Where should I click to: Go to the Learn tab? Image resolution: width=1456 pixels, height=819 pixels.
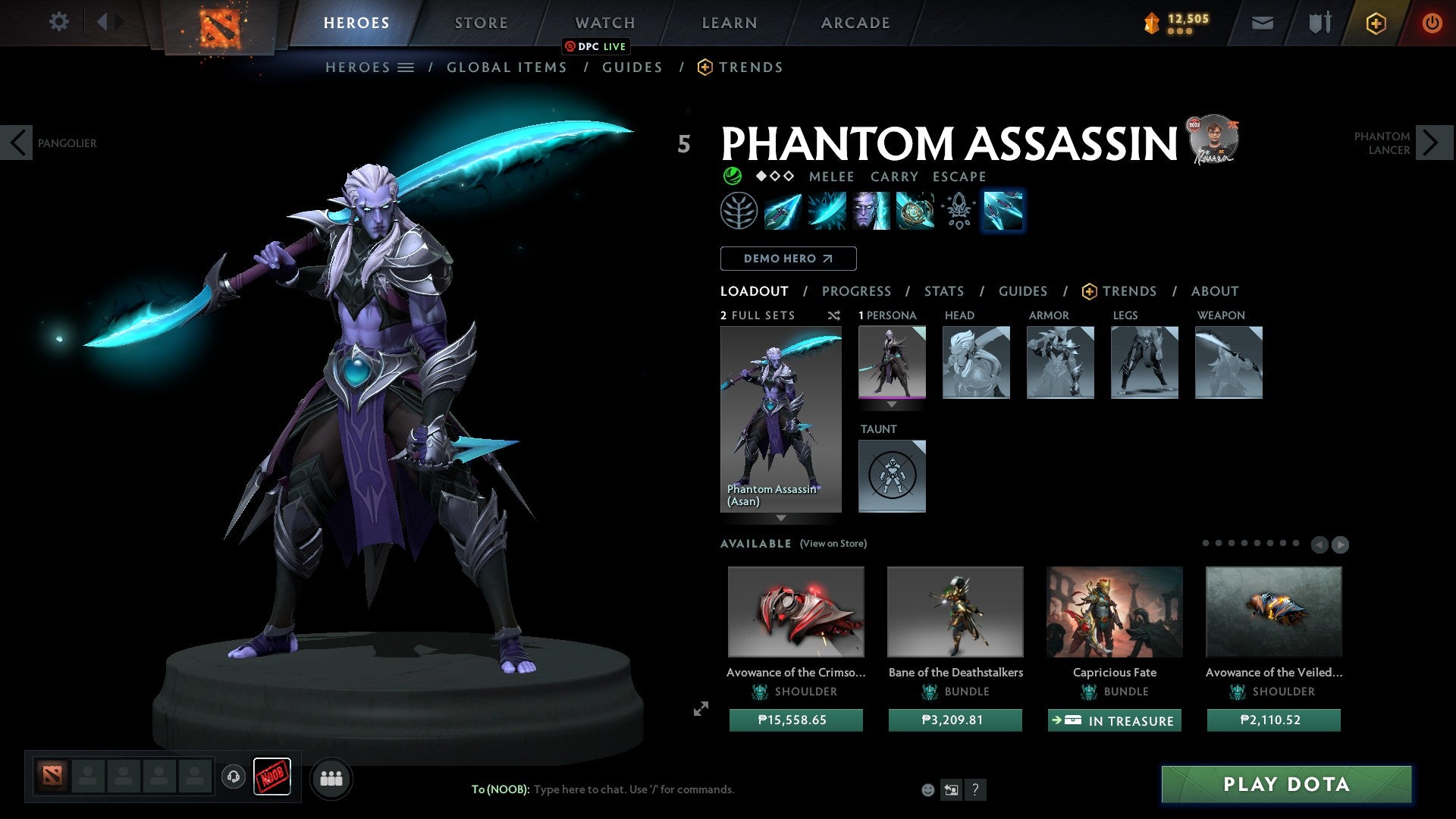(729, 23)
